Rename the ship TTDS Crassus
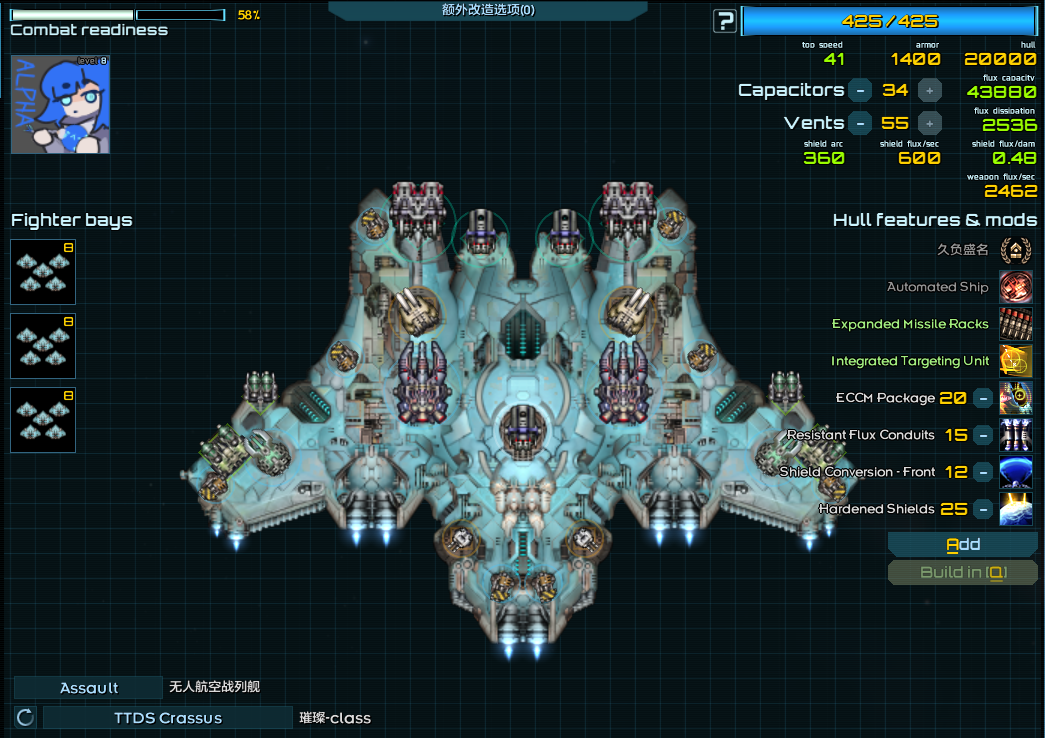Viewport: 1045px width, 738px height. (167, 718)
